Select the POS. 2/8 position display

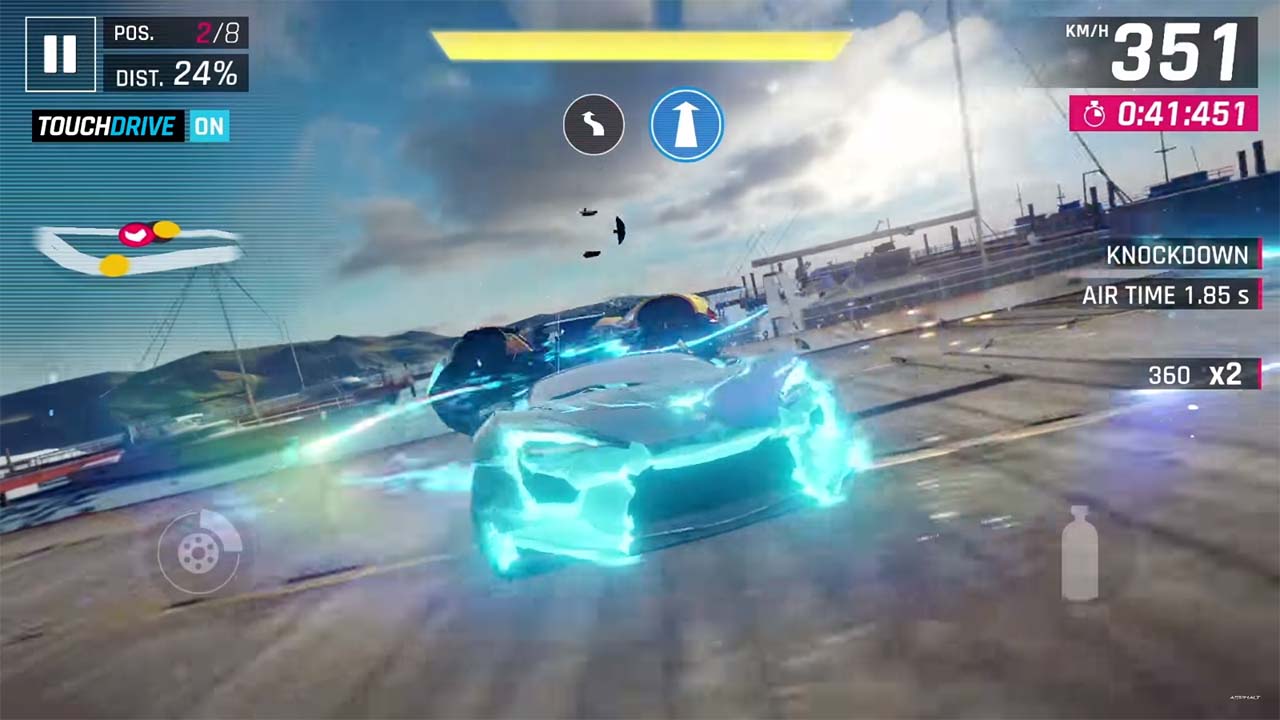tap(176, 33)
